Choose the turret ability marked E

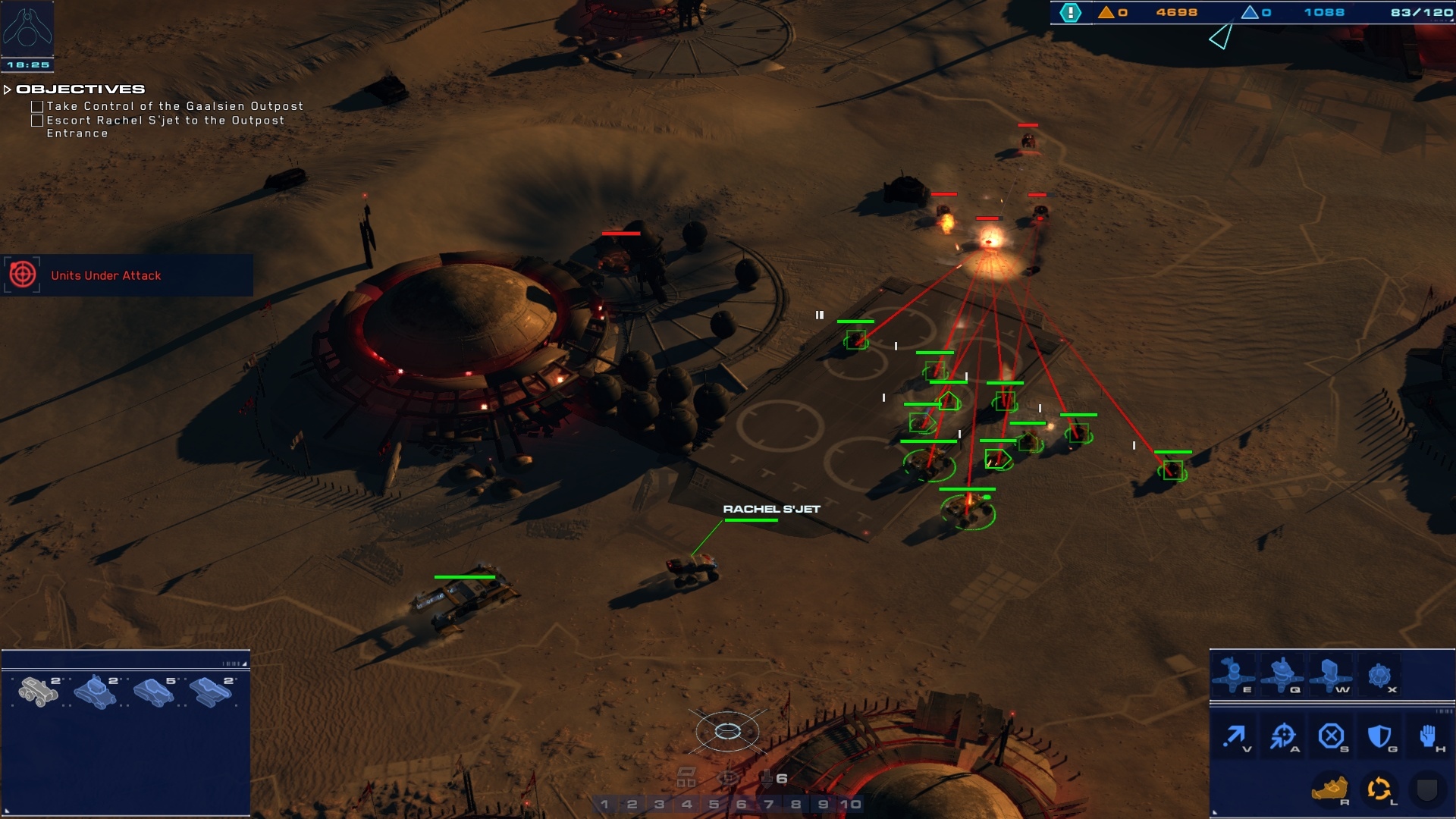1233,674
